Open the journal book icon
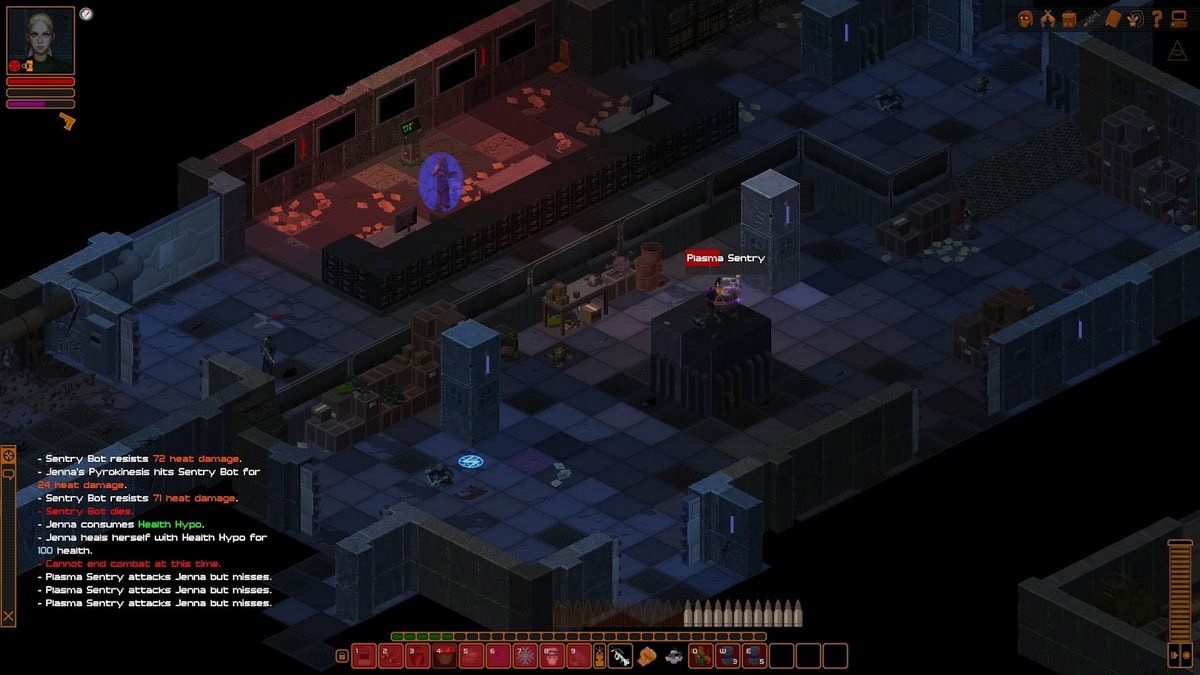The height and width of the screenshot is (675, 1200). [x=1113, y=18]
